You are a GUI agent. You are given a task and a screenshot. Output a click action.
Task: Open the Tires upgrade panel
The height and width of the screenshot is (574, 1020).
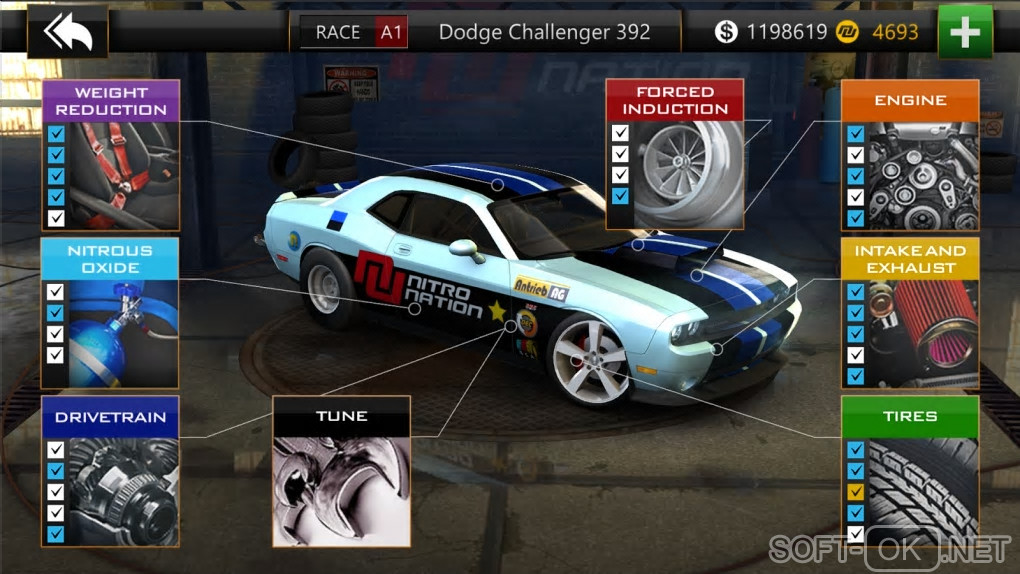click(x=910, y=470)
